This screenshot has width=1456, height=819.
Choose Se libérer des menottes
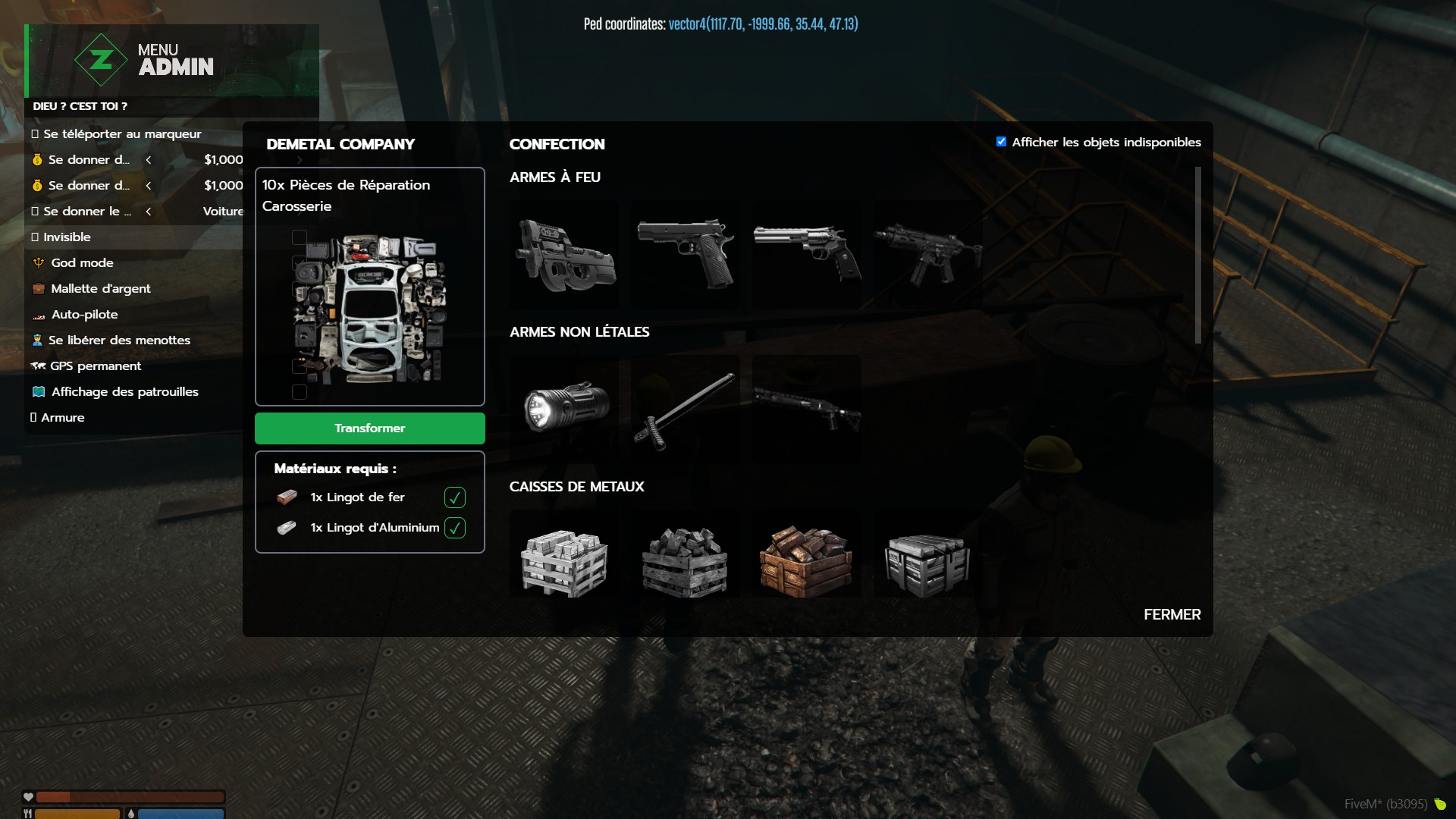click(119, 340)
